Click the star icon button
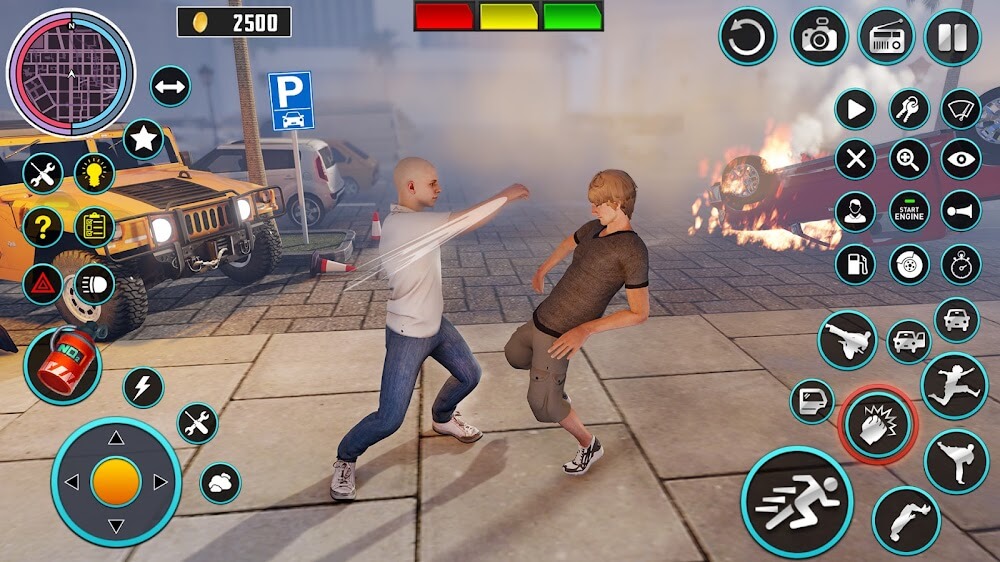This screenshot has width=1000, height=562. pyautogui.click(x=143, y=139)
